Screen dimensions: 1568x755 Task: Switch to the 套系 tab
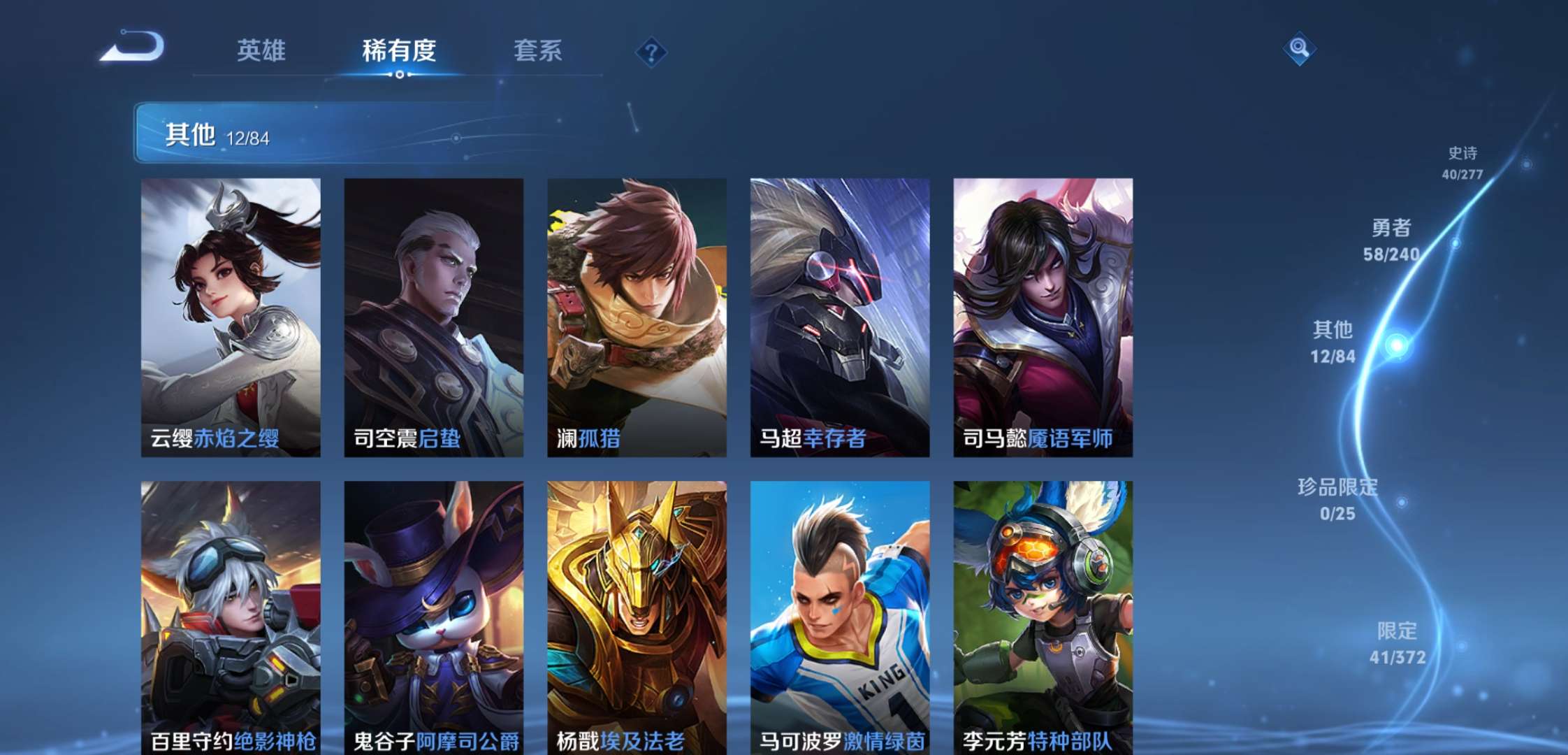click(539, 51)
